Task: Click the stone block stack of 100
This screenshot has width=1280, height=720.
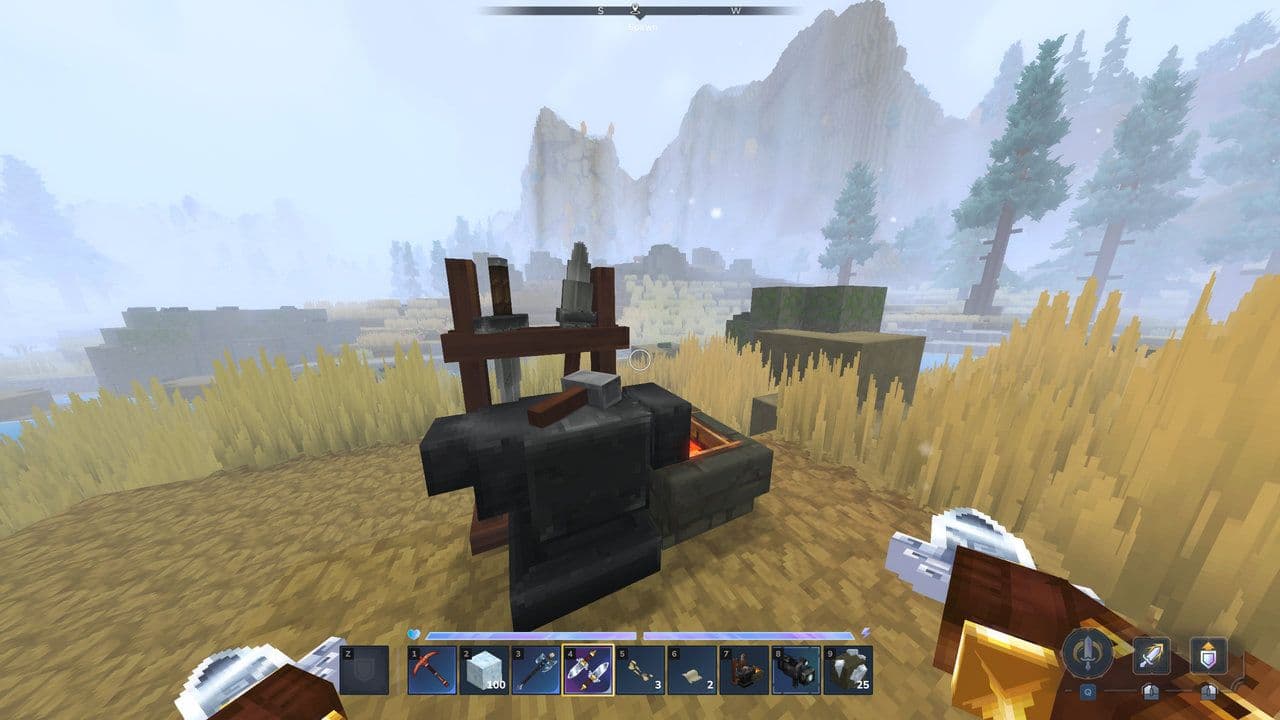Action: pos(483,671)
